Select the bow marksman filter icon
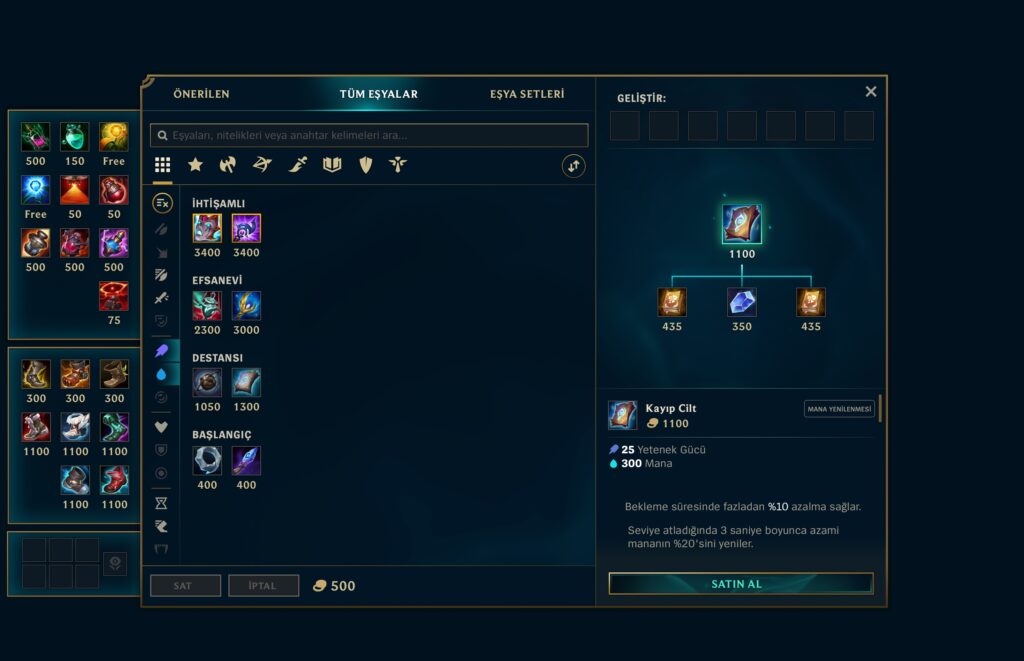 point(262,165)
